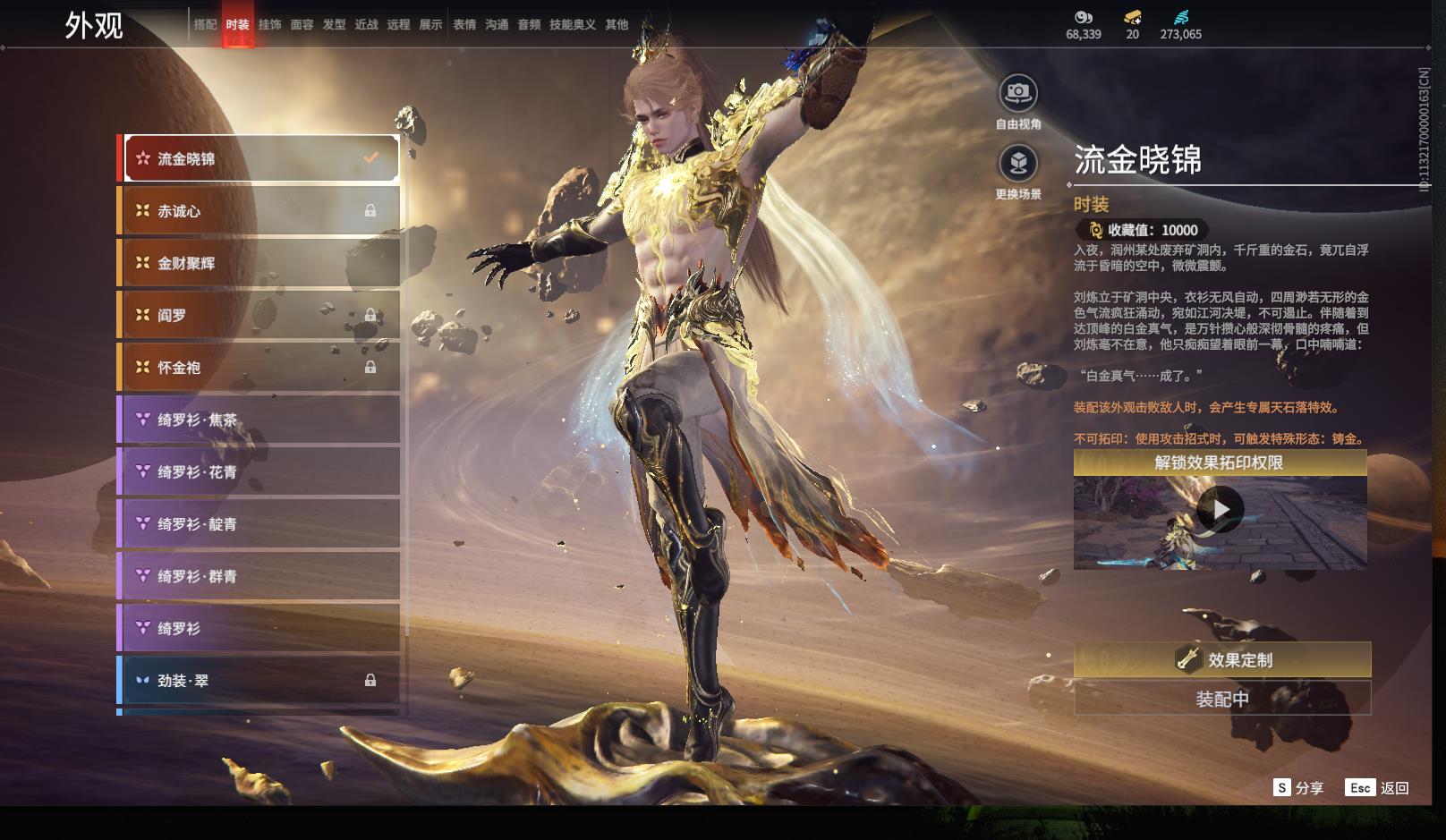
Task: Open the 效果定制 effect customization button
Action: [x=1221, y=660]
